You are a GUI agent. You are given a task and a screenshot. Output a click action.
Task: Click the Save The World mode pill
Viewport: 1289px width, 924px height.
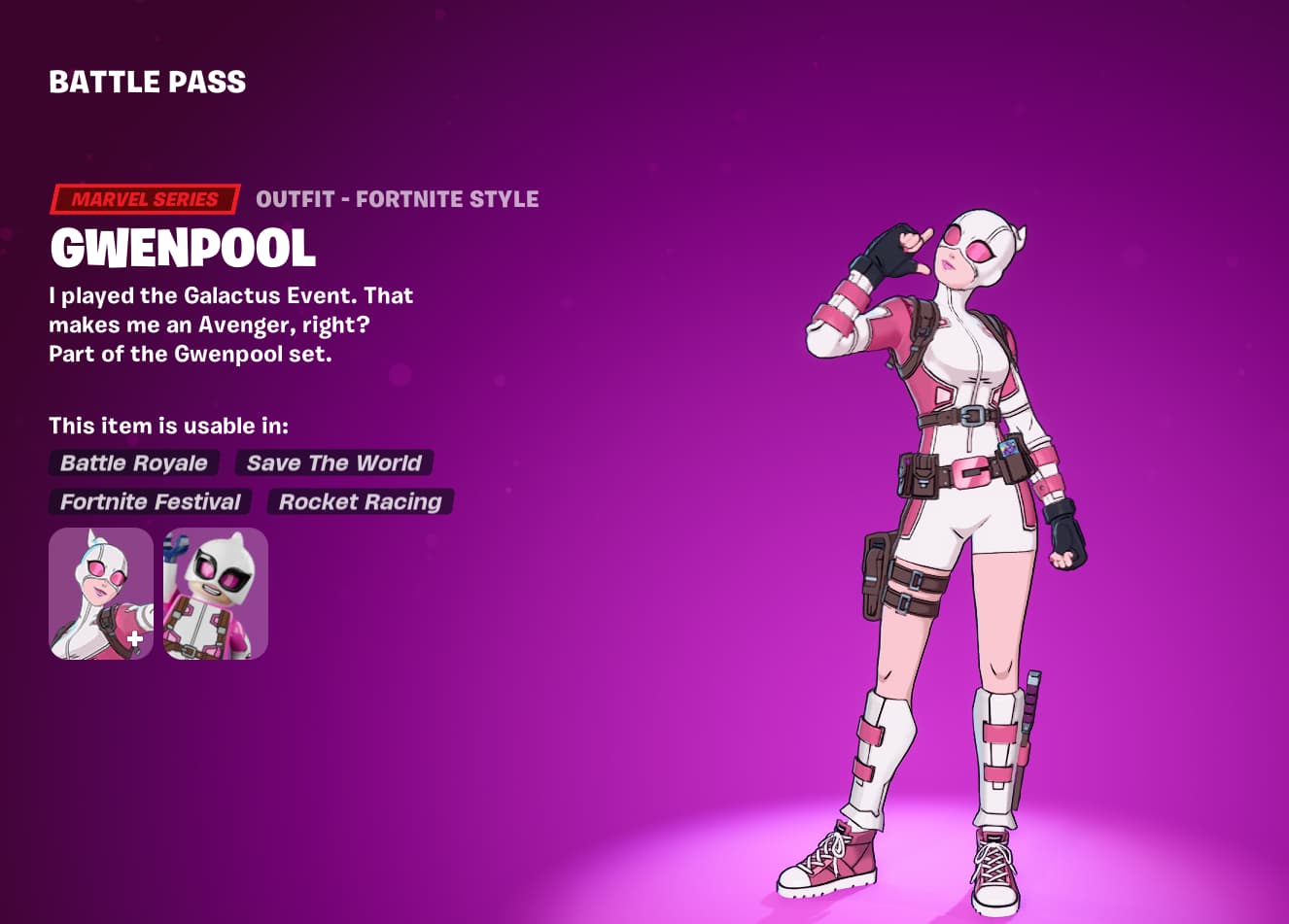pos(334,463)
